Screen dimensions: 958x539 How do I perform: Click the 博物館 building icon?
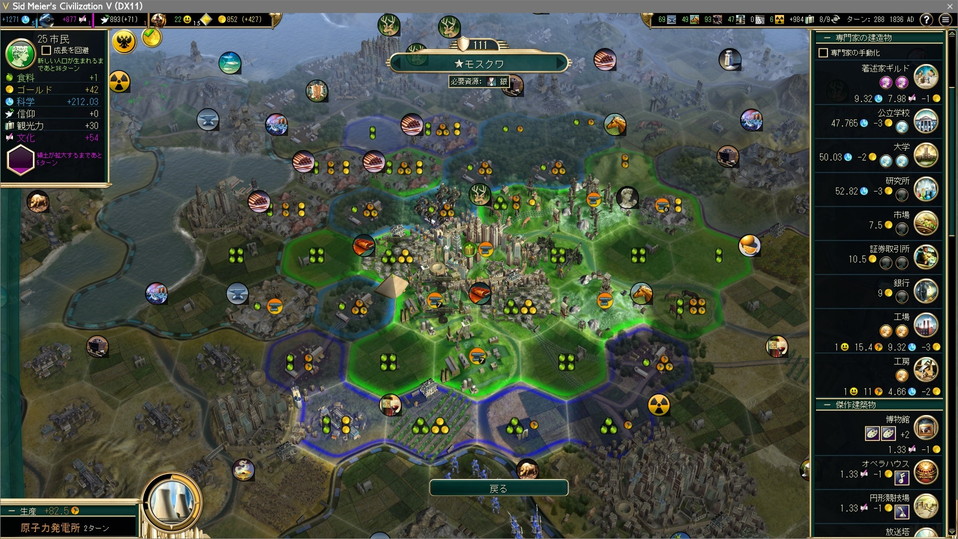[x=925, y=427]
